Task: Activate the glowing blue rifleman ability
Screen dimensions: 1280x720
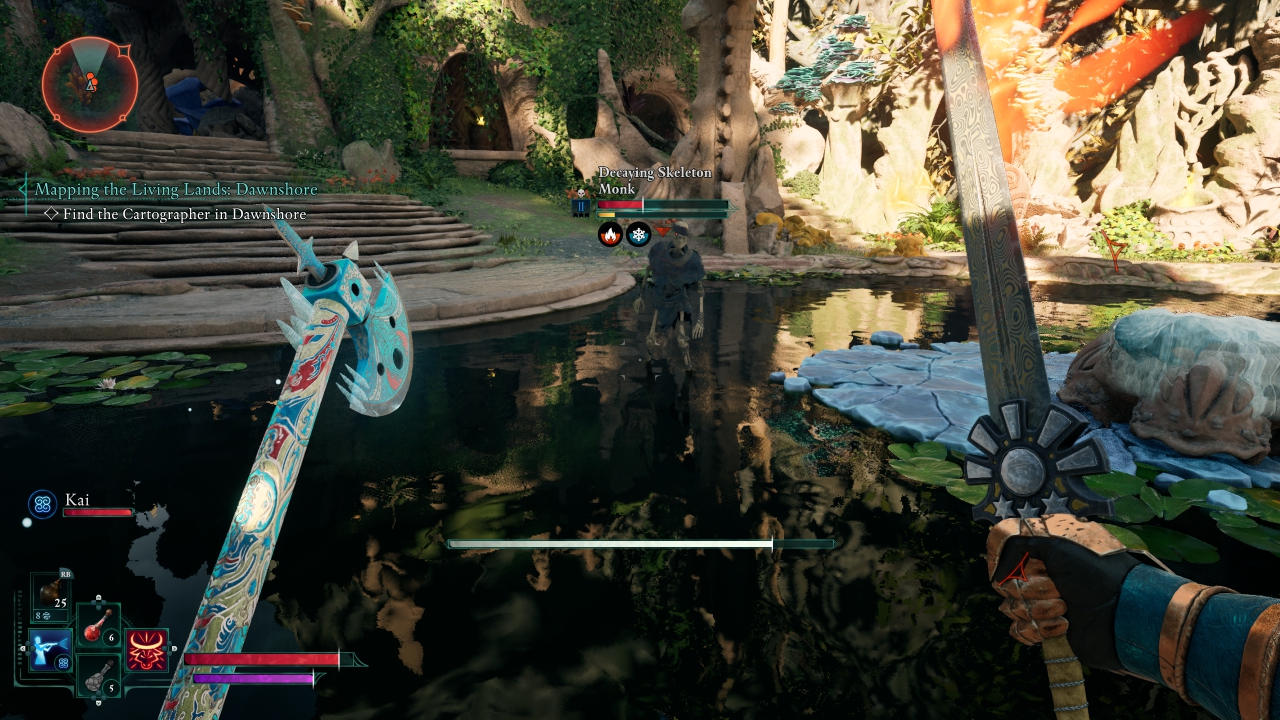Action: click(50, 651)
